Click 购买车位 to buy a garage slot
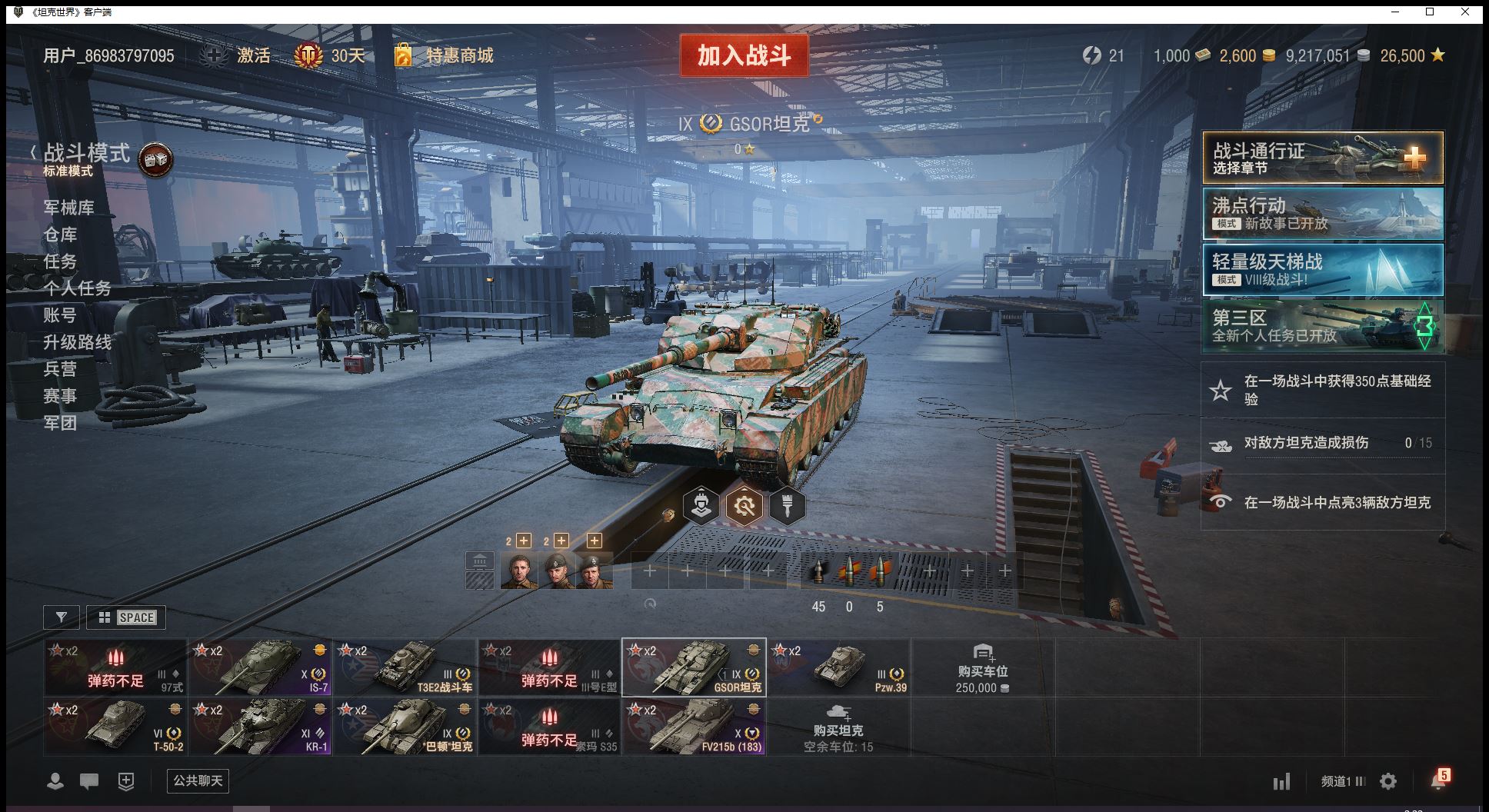This screenshot has width=1489, height=812. pyautogui.click(x=982, y=668)
